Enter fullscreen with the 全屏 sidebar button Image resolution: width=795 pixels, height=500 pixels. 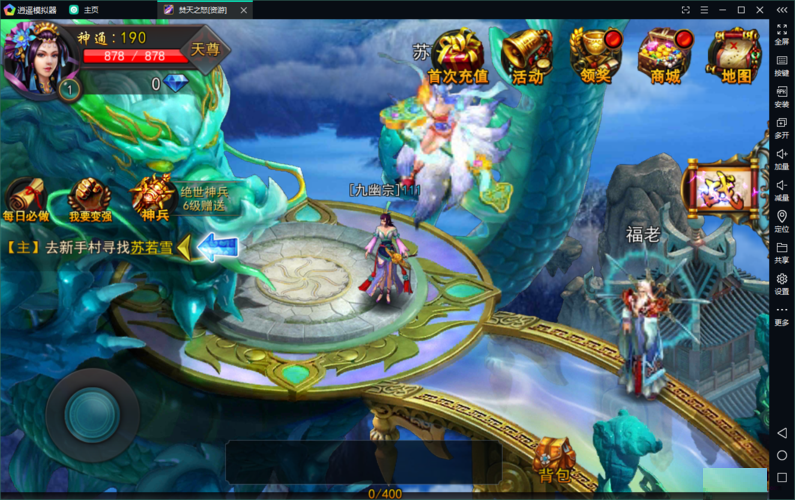[781, 34]
